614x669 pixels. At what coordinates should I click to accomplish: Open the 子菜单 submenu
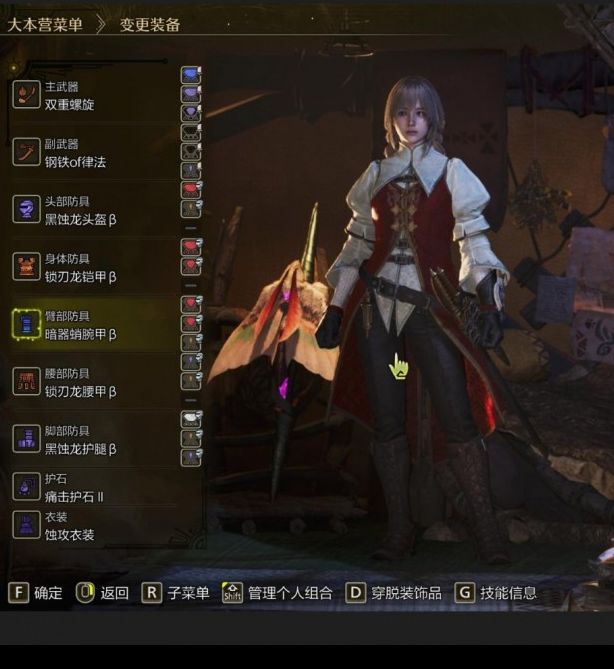(x=176, y=593)
